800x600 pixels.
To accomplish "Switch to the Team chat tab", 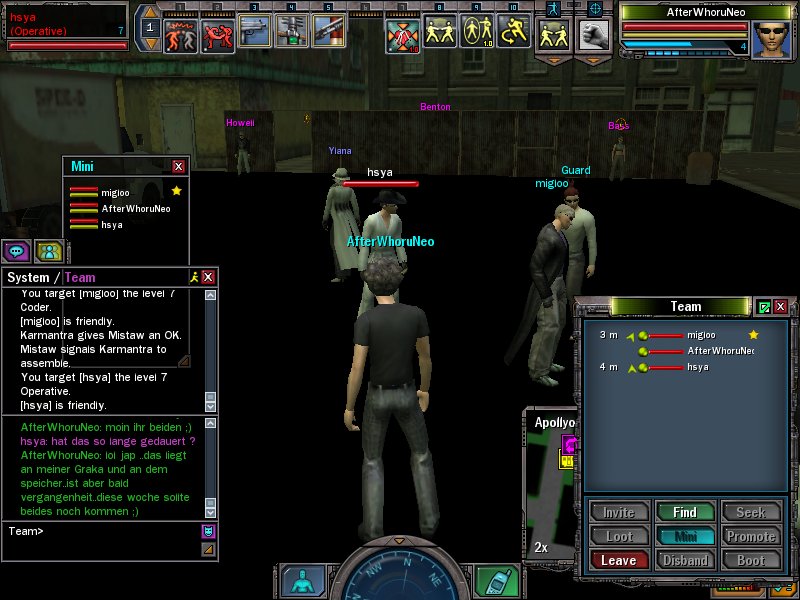I will click(80, 277).
